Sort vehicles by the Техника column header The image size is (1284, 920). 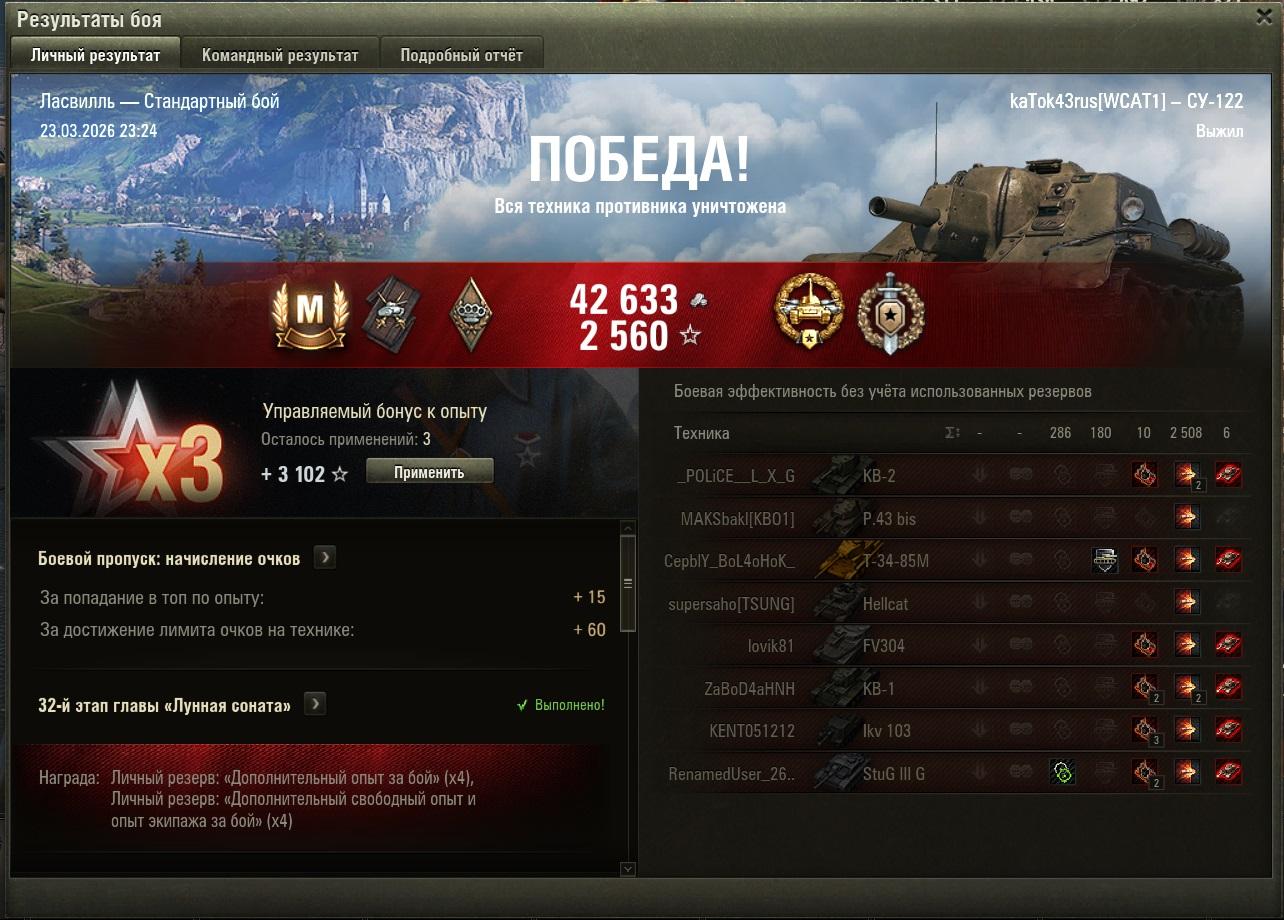[702, 433]
